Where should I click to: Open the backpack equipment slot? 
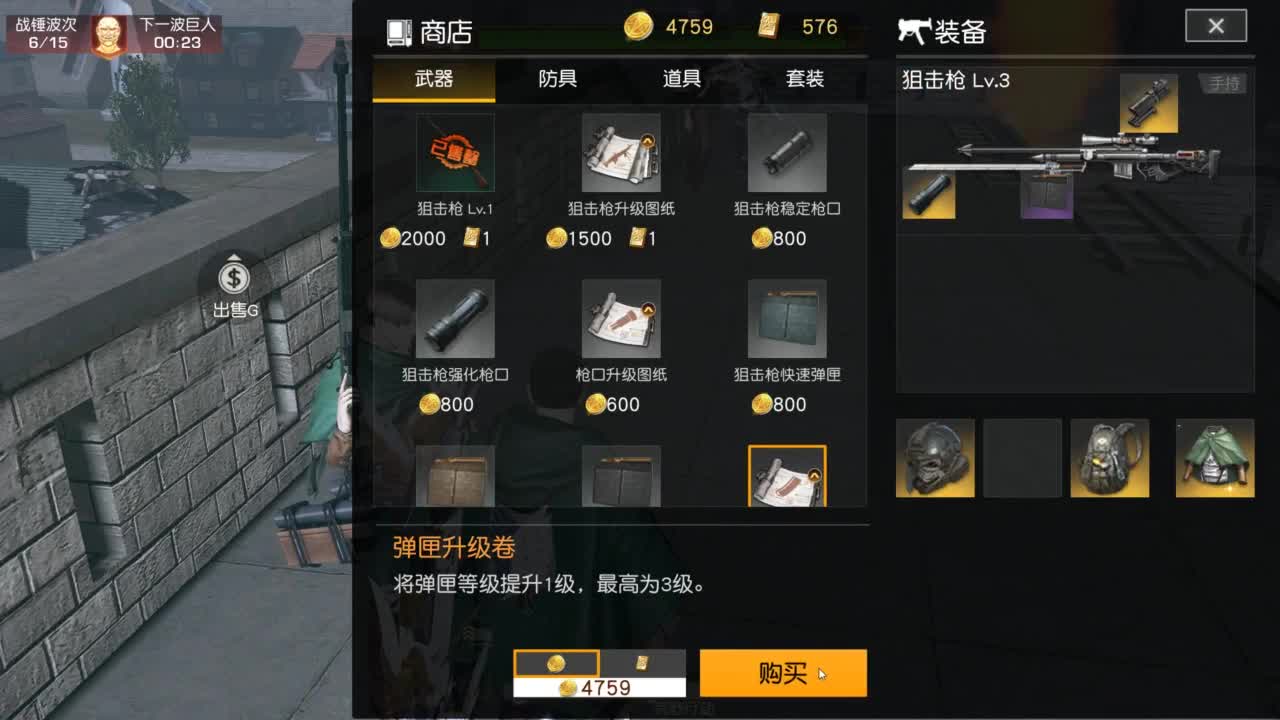pos(1110,458)
